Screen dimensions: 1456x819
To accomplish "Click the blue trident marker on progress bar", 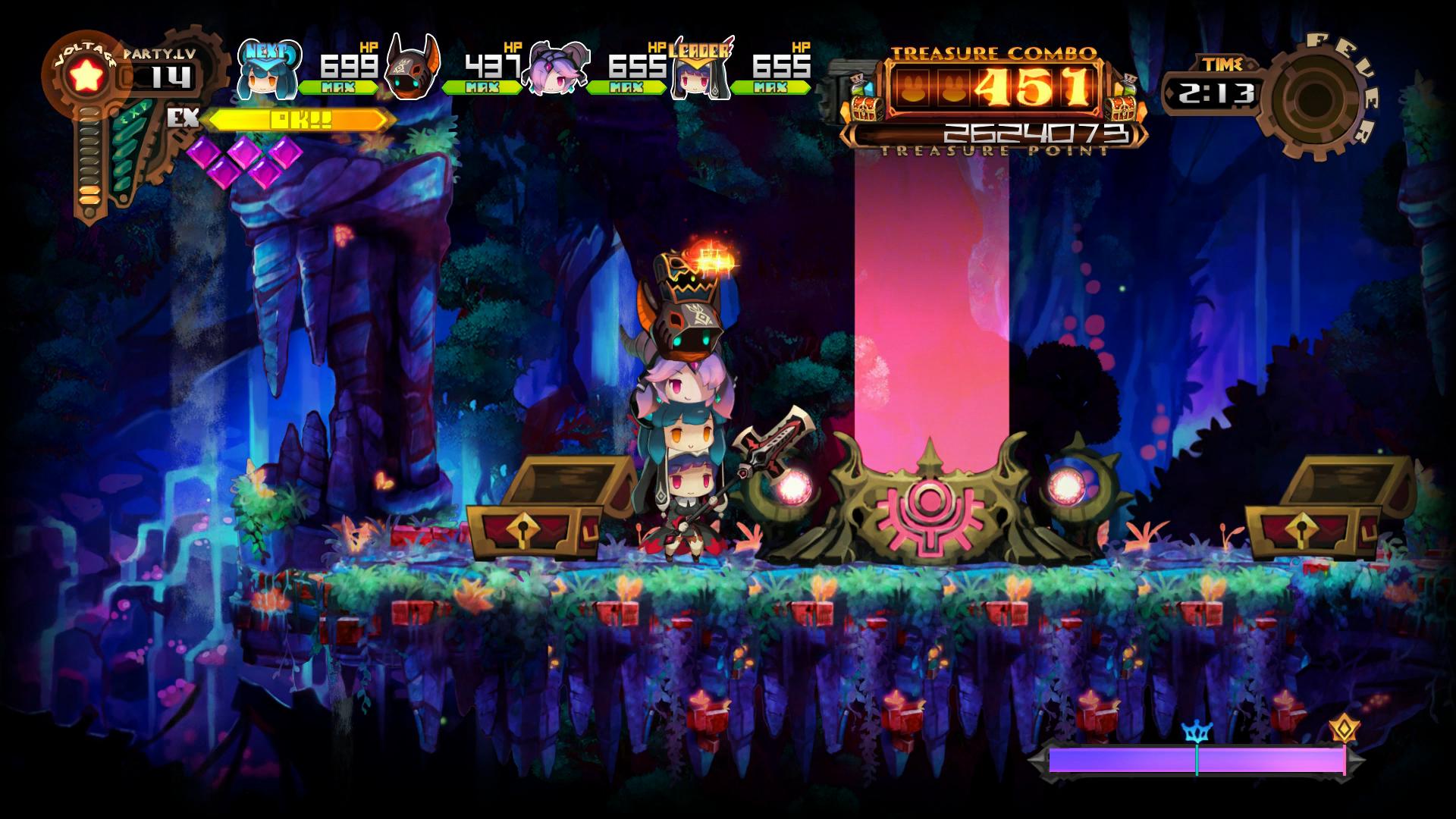I will coord(1197,733).
